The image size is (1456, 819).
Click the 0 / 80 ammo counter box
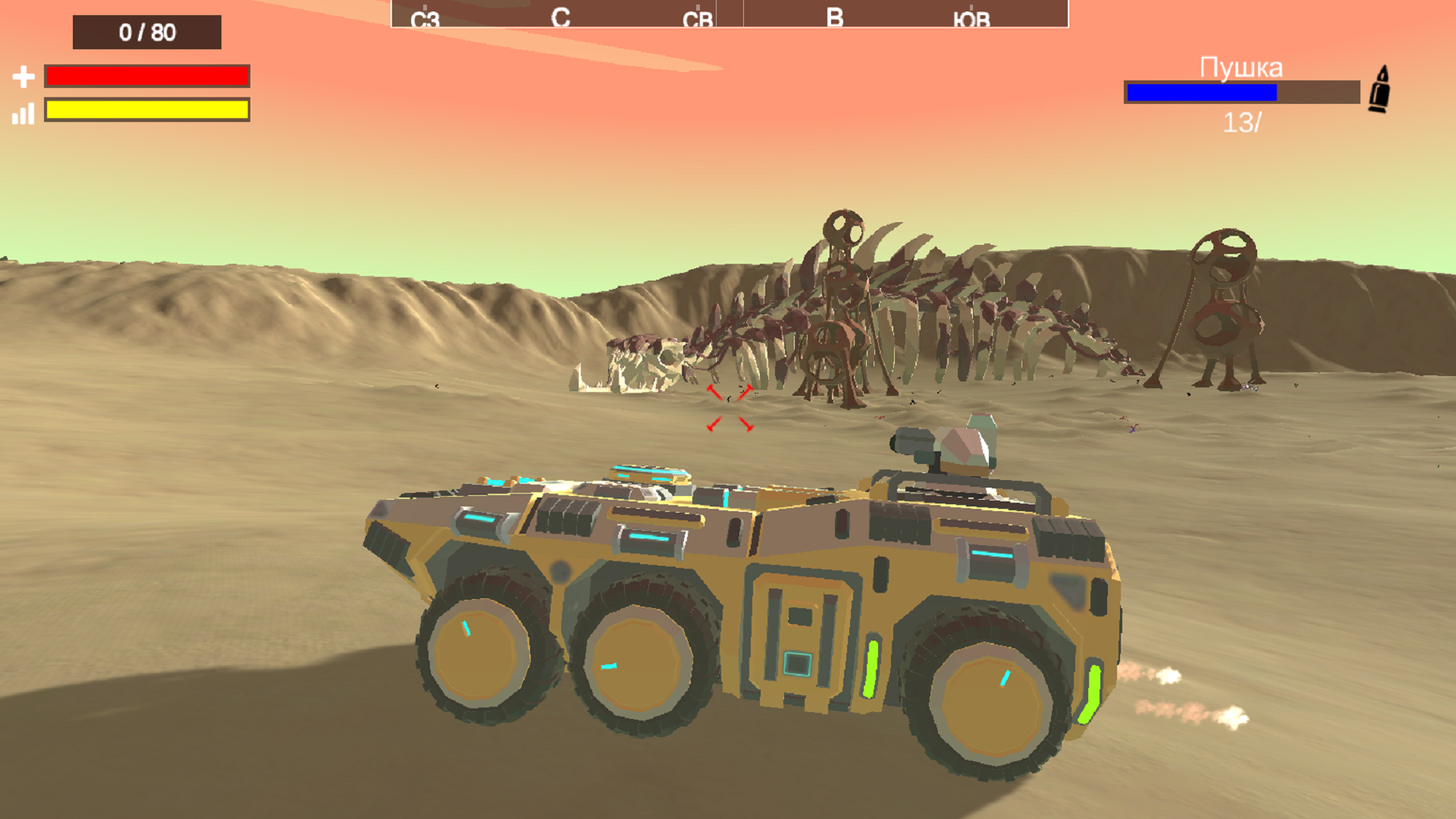tap(146, 33)
